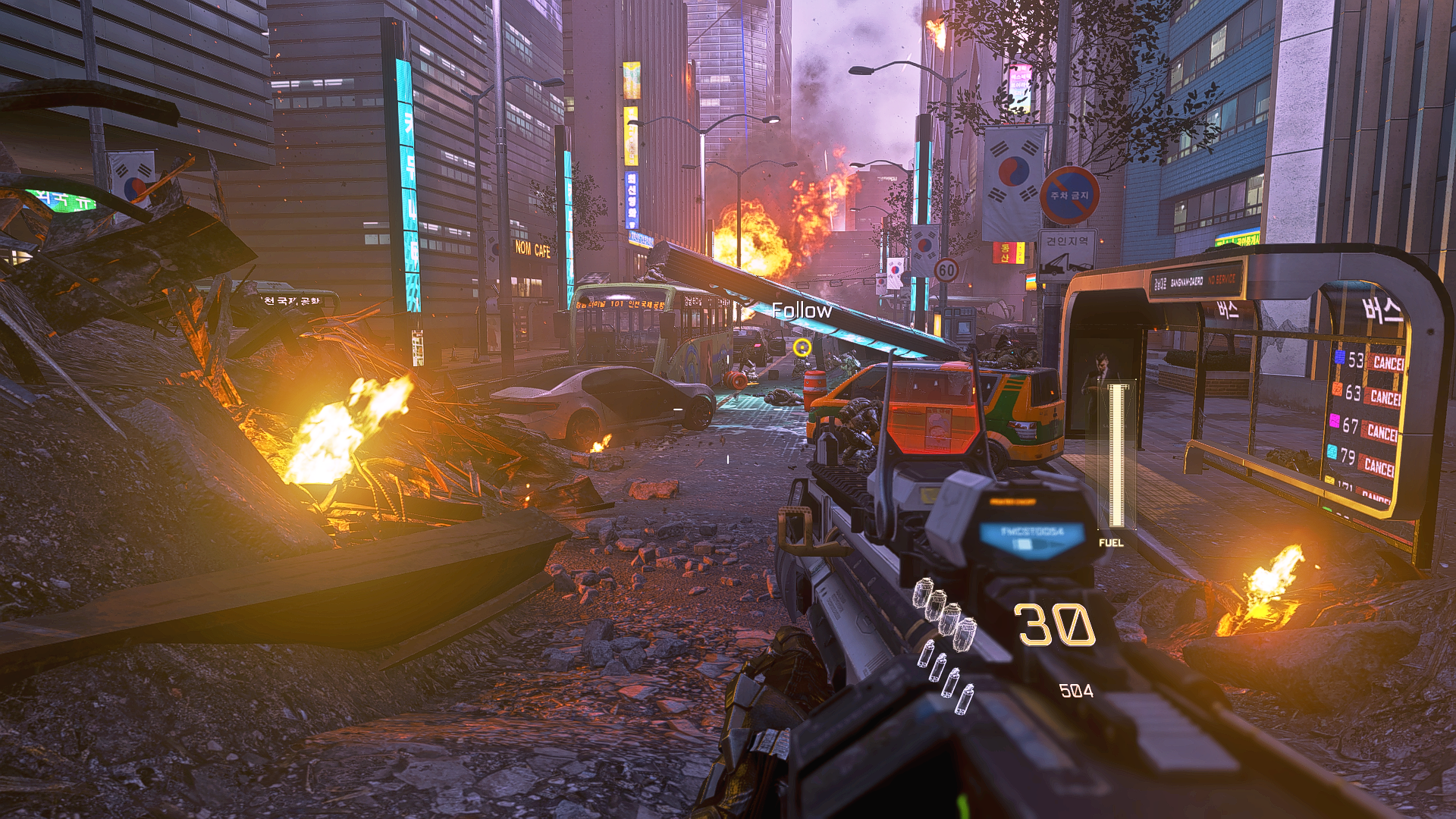Click the yellow circular waypoint marker
1456x819 pixels.
(802, 347)
